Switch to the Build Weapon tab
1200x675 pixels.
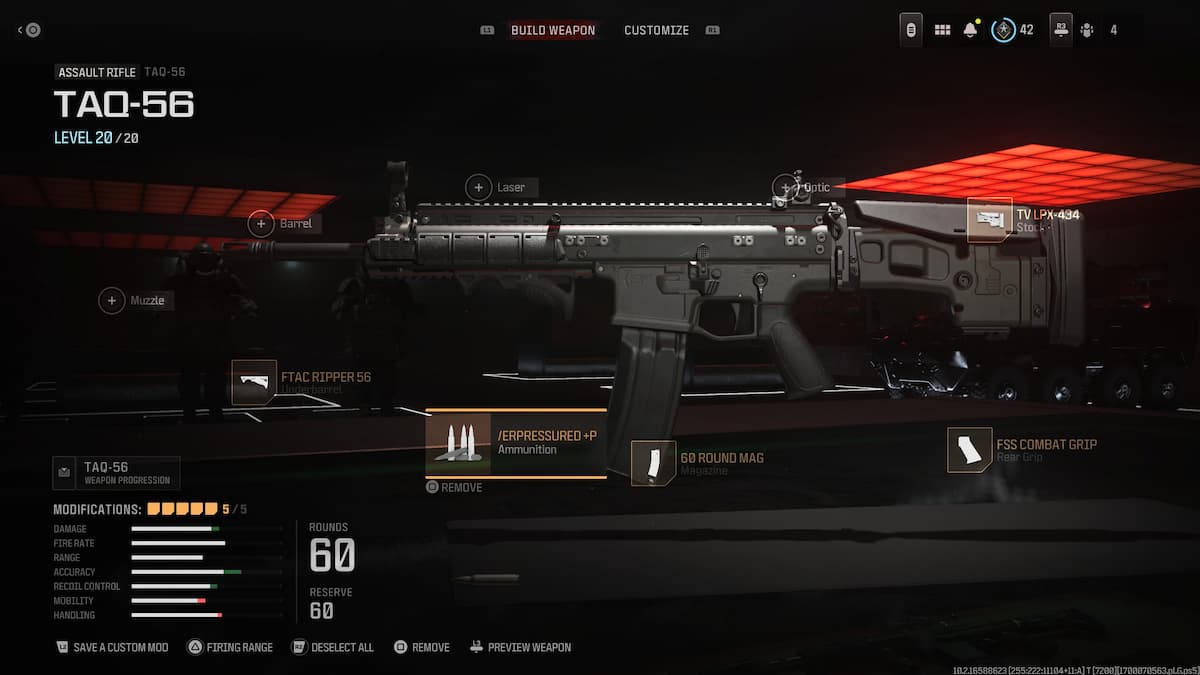tap(552, 30)
